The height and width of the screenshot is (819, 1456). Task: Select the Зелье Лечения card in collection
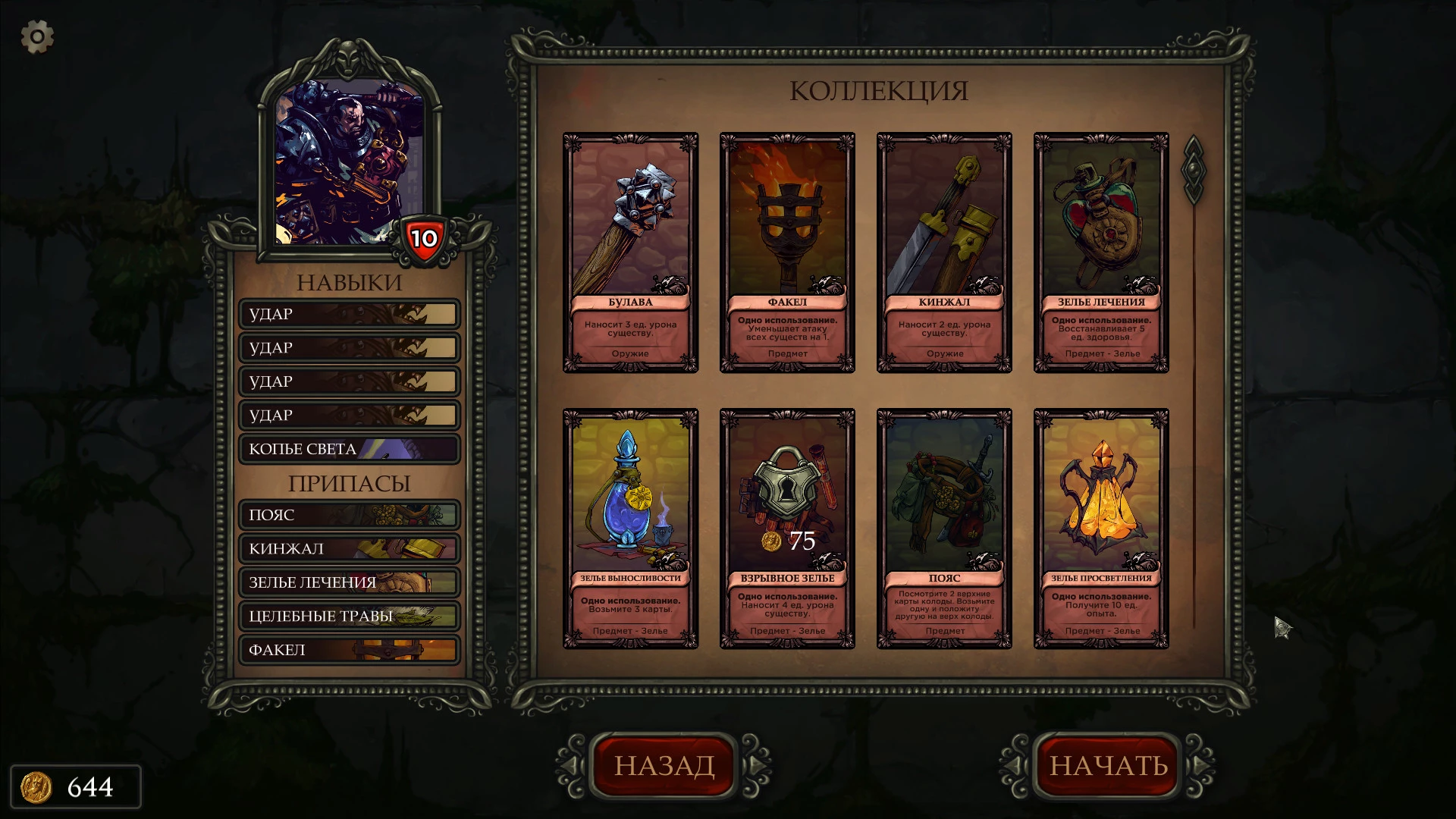[1101, 253]
